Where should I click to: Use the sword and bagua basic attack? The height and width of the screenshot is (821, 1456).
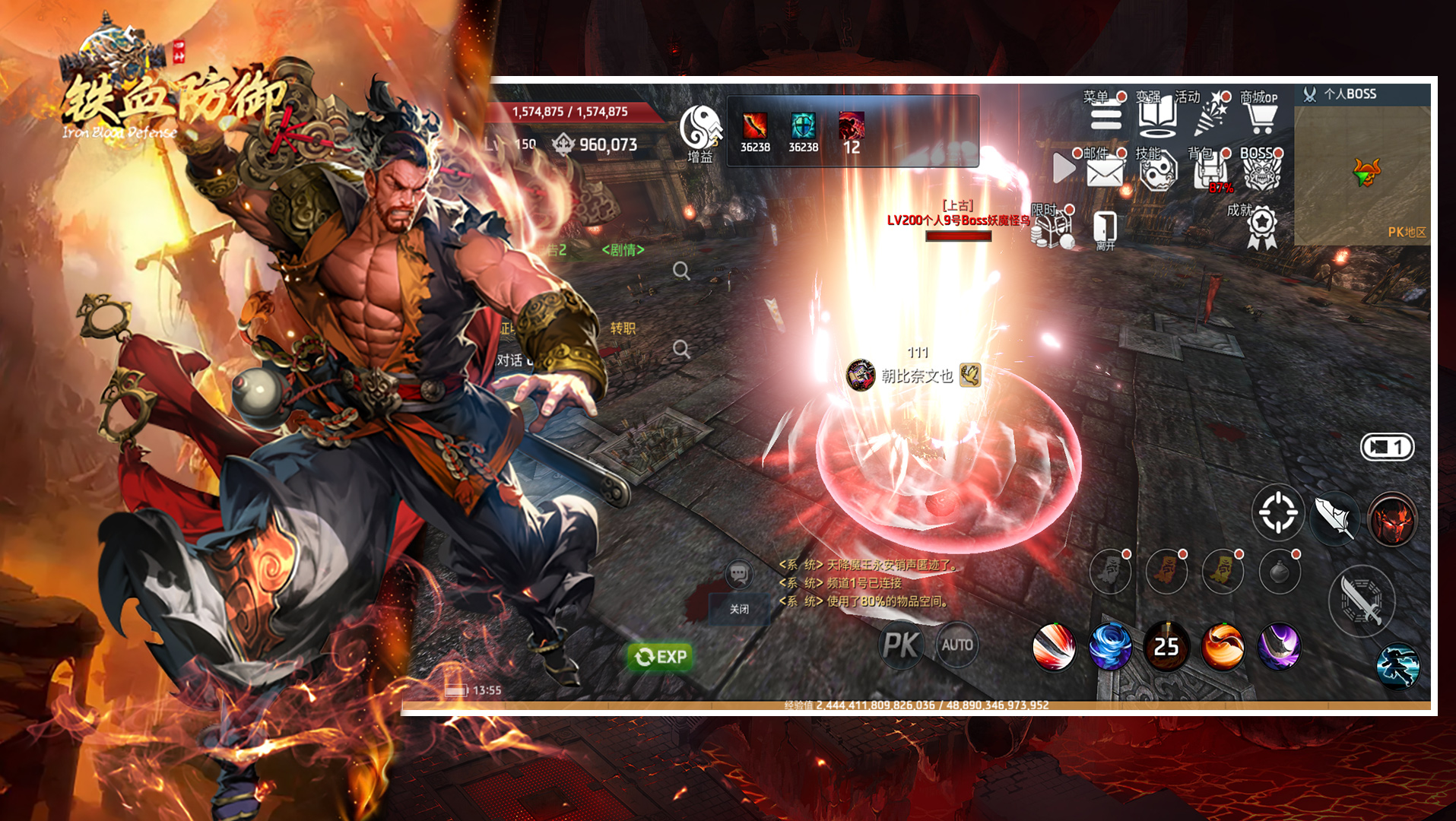[x=1361, y=601]
